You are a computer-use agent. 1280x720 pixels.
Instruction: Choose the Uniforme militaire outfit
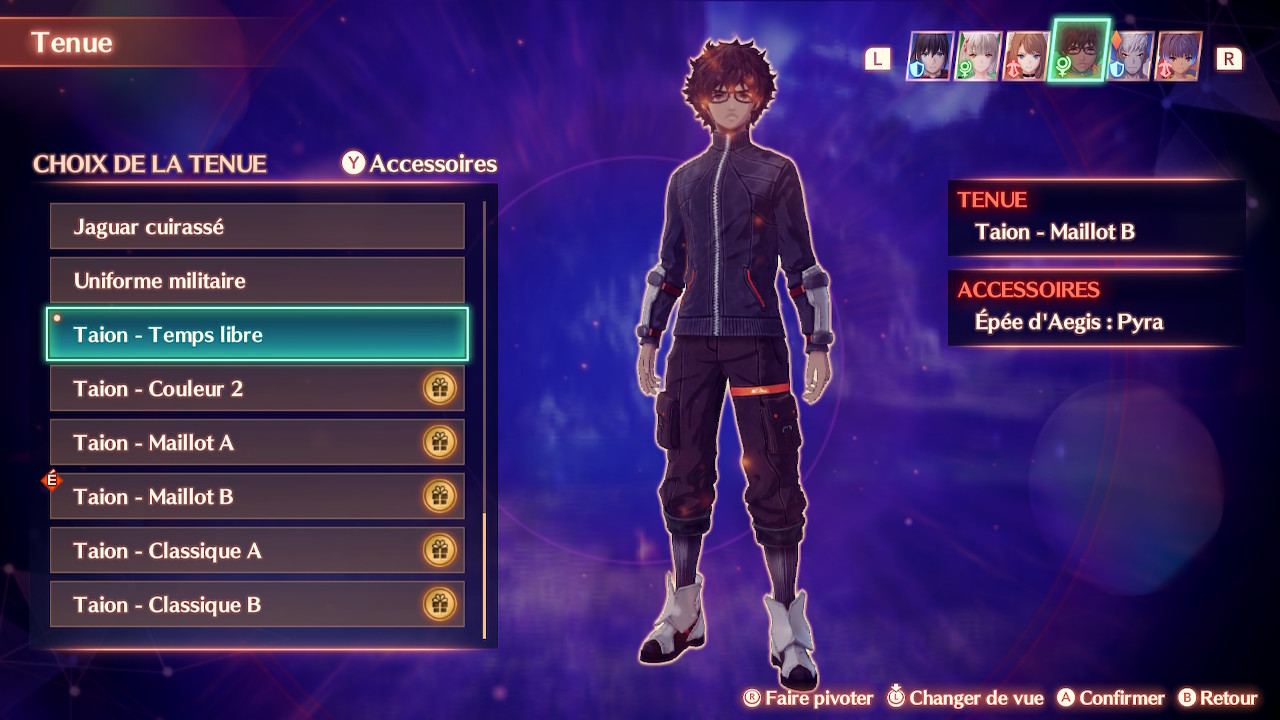pos(257,281)
